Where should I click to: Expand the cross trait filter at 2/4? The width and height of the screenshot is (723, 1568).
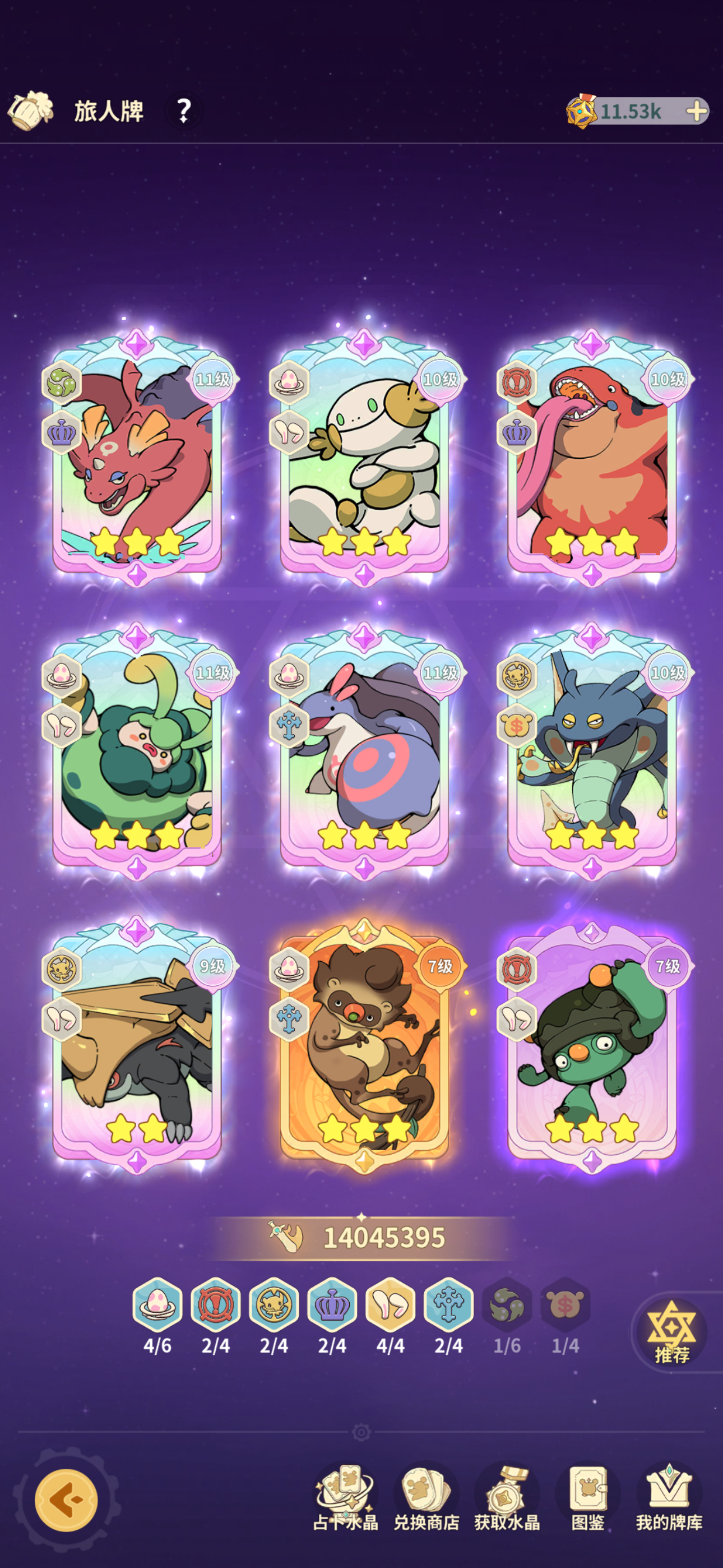pyautogui.click(x=448, y=1303)
